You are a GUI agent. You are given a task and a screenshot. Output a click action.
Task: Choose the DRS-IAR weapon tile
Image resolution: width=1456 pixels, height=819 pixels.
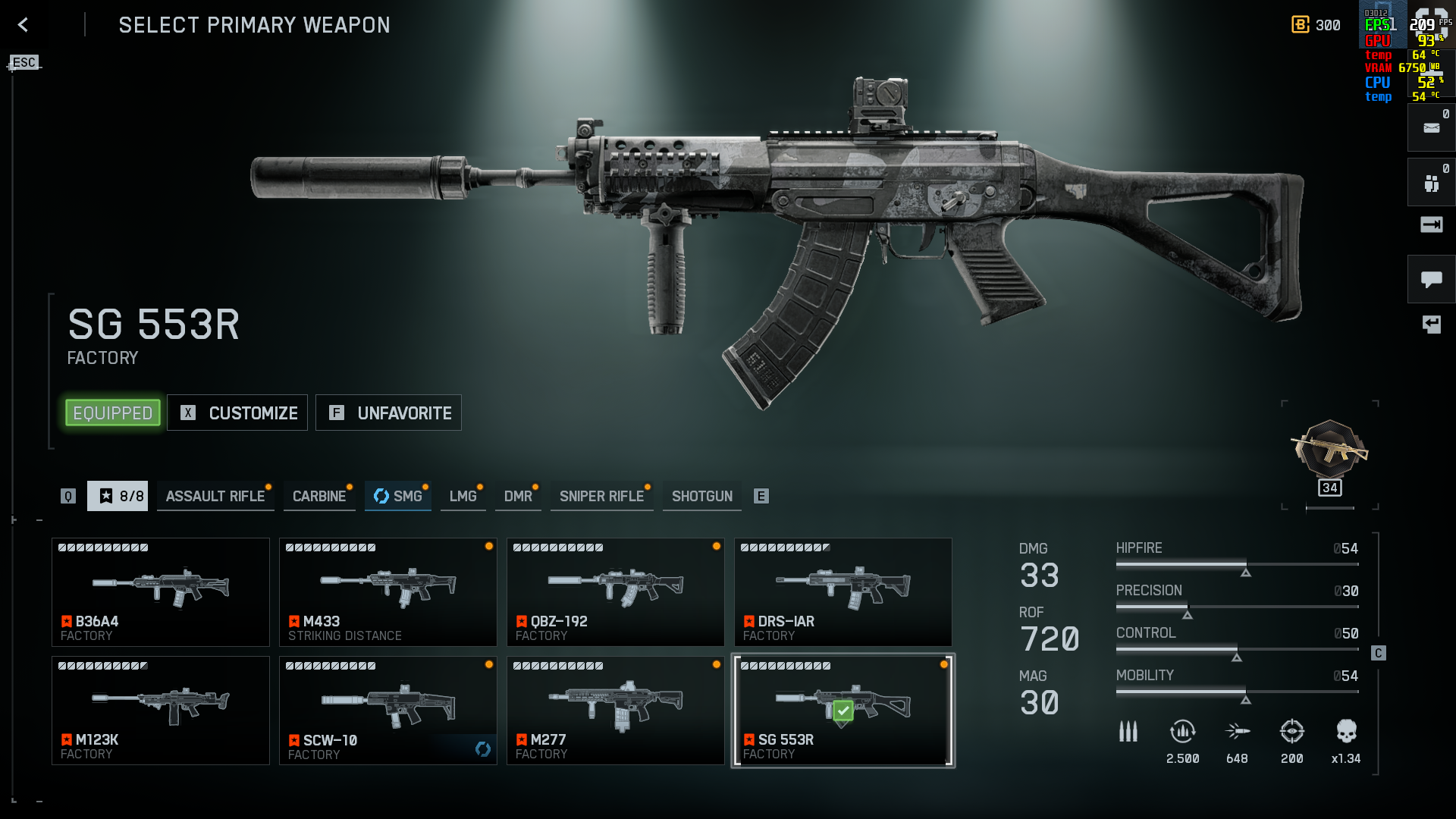coord(843,592)
